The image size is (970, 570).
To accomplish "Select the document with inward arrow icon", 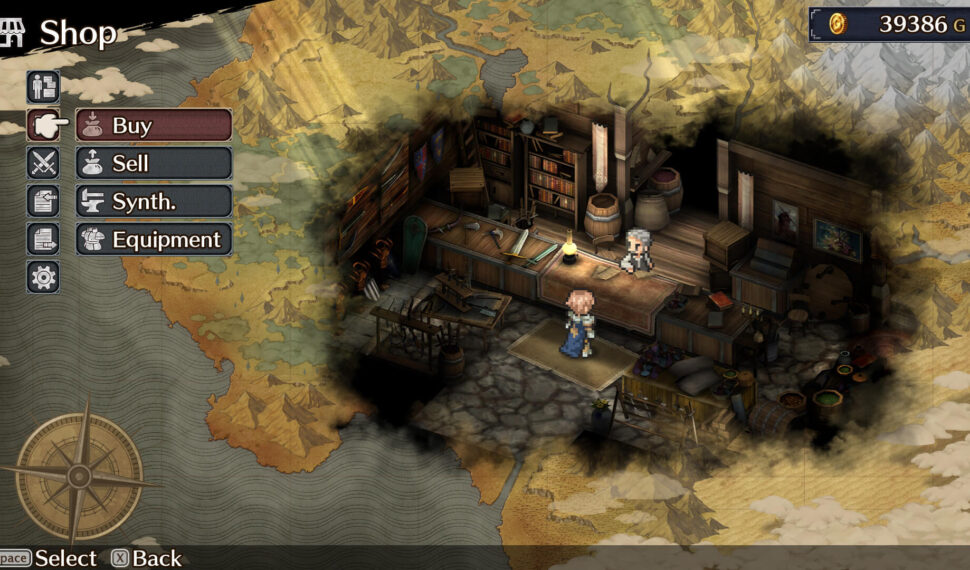I will click(x=43, y=201).
